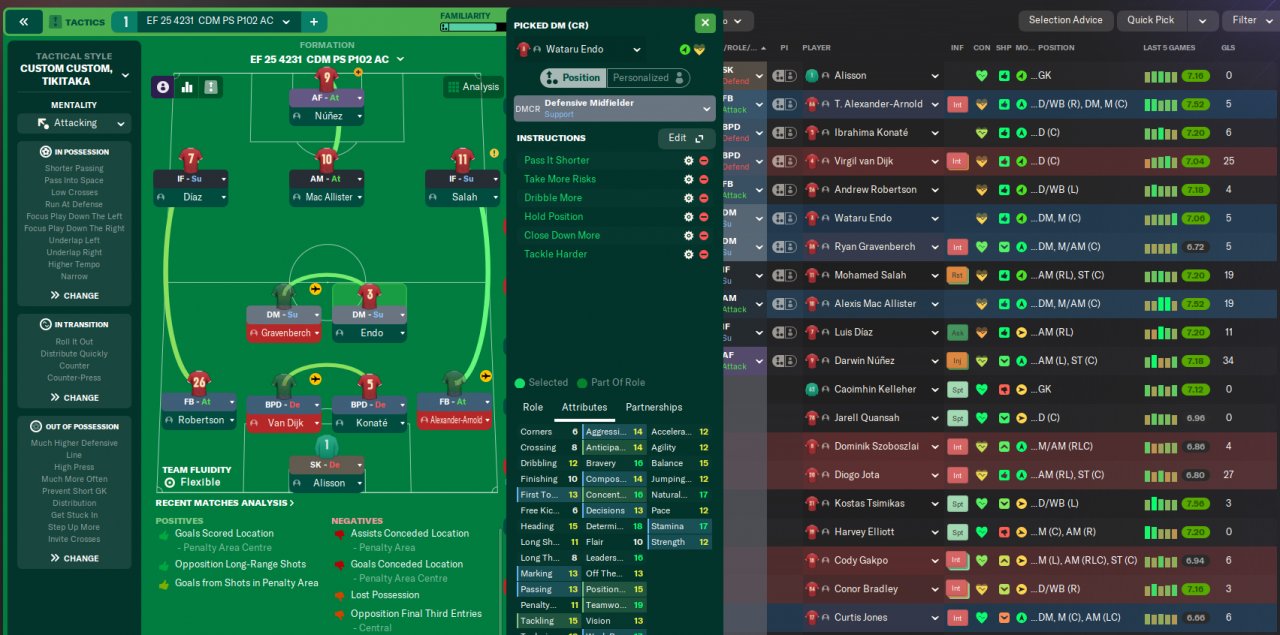Select Núñez's Advanced Forward position on pitch

pos(326,98)
